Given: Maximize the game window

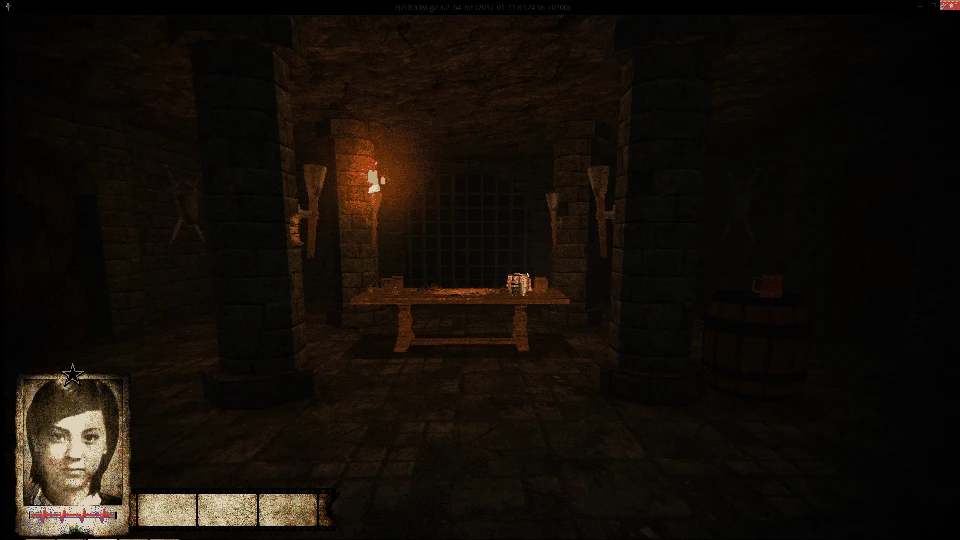Looking at the screenshot, I should tap(935, 6).
